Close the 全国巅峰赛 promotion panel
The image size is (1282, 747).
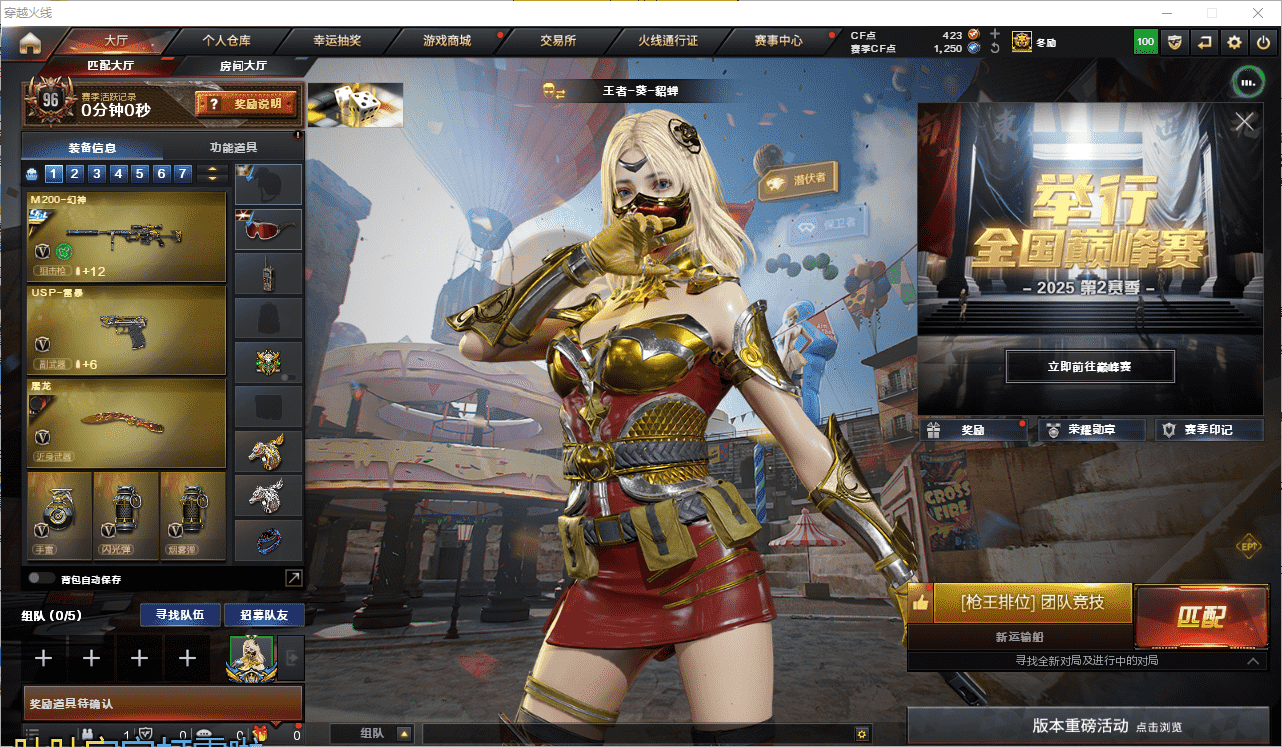click(1244, 122)
